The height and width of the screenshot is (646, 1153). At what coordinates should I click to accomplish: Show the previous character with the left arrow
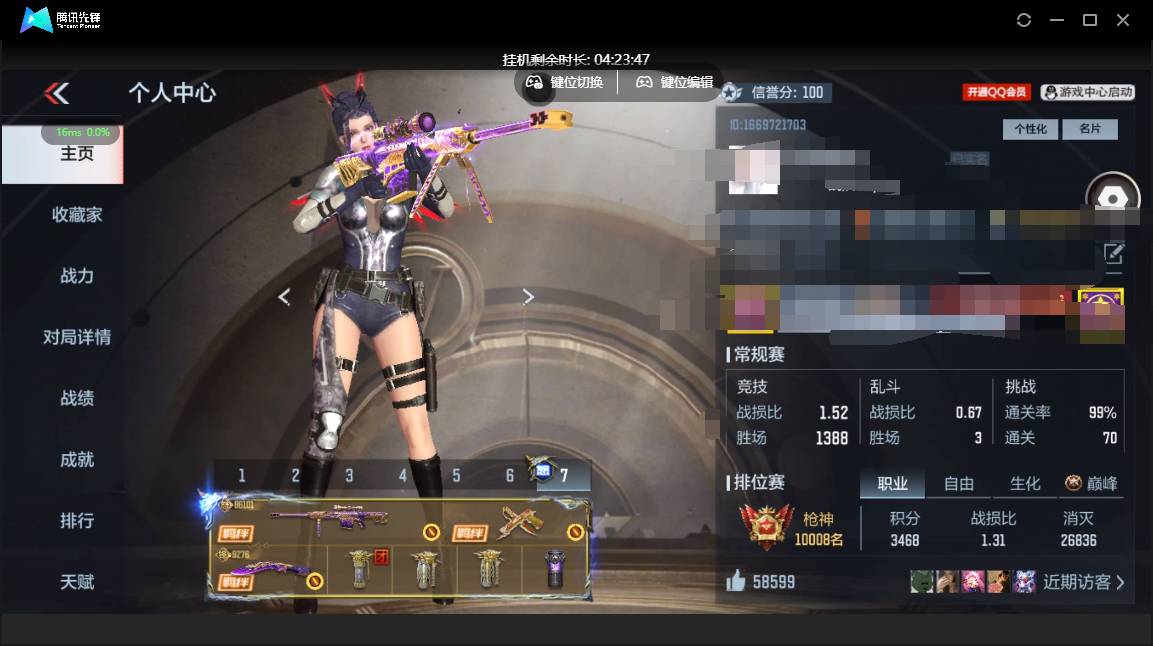[x=284, y=296]
